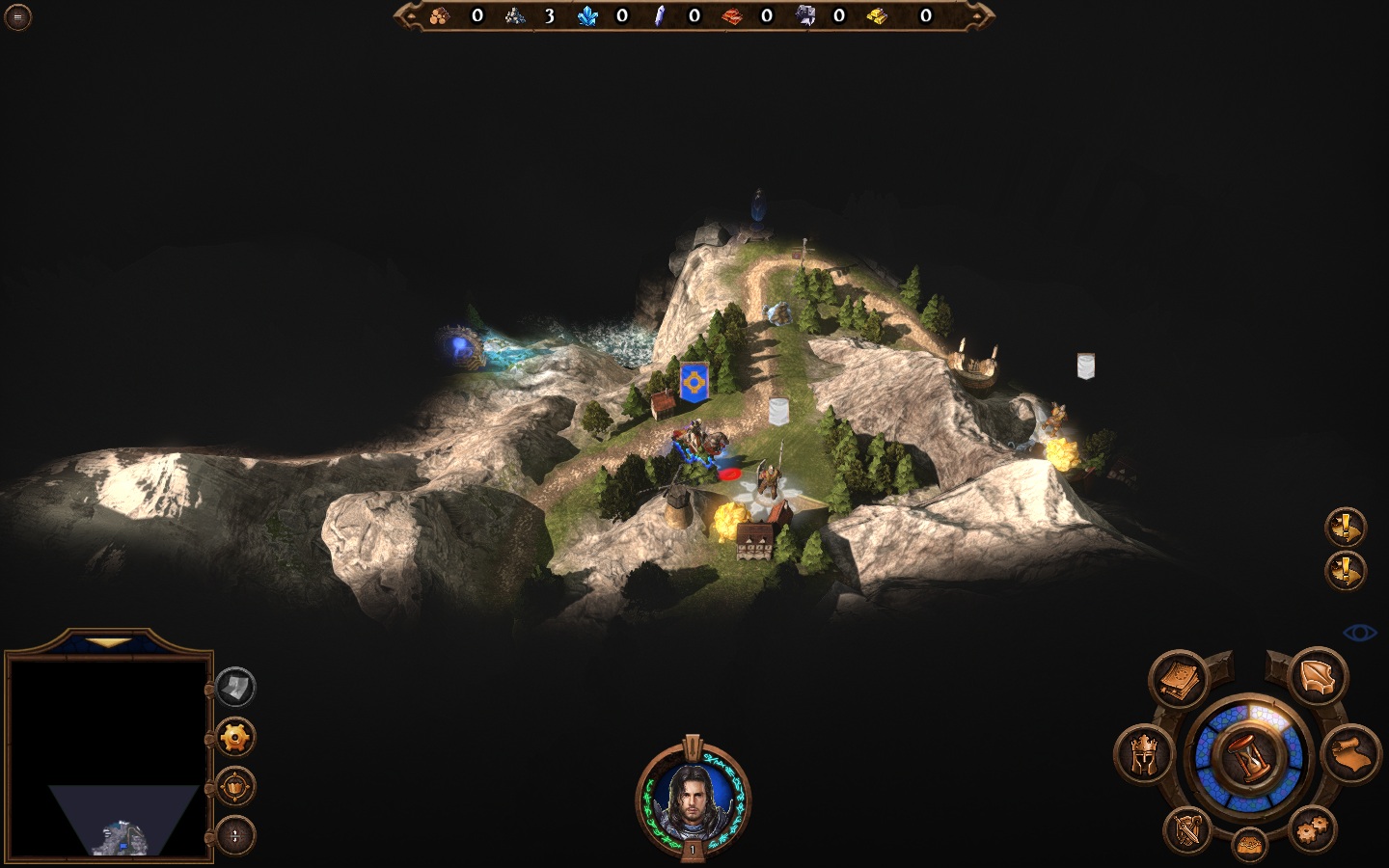Open the main menu button in top-left corner
Image resolution: width=1389 pixels, height=868 pixels.
(x=17, y=16)
